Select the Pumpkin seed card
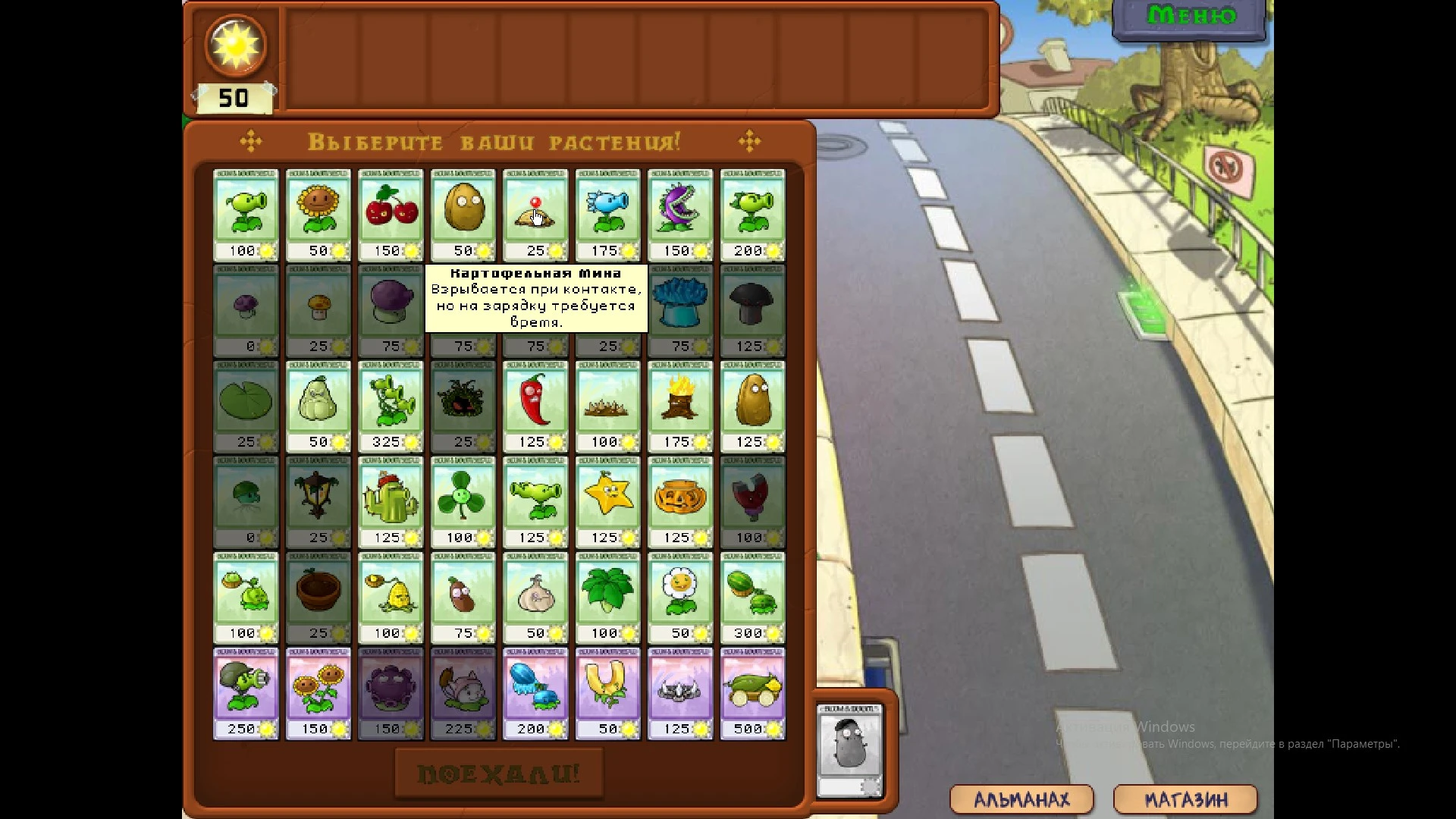The image size is (1456, 819). [680, 497]
